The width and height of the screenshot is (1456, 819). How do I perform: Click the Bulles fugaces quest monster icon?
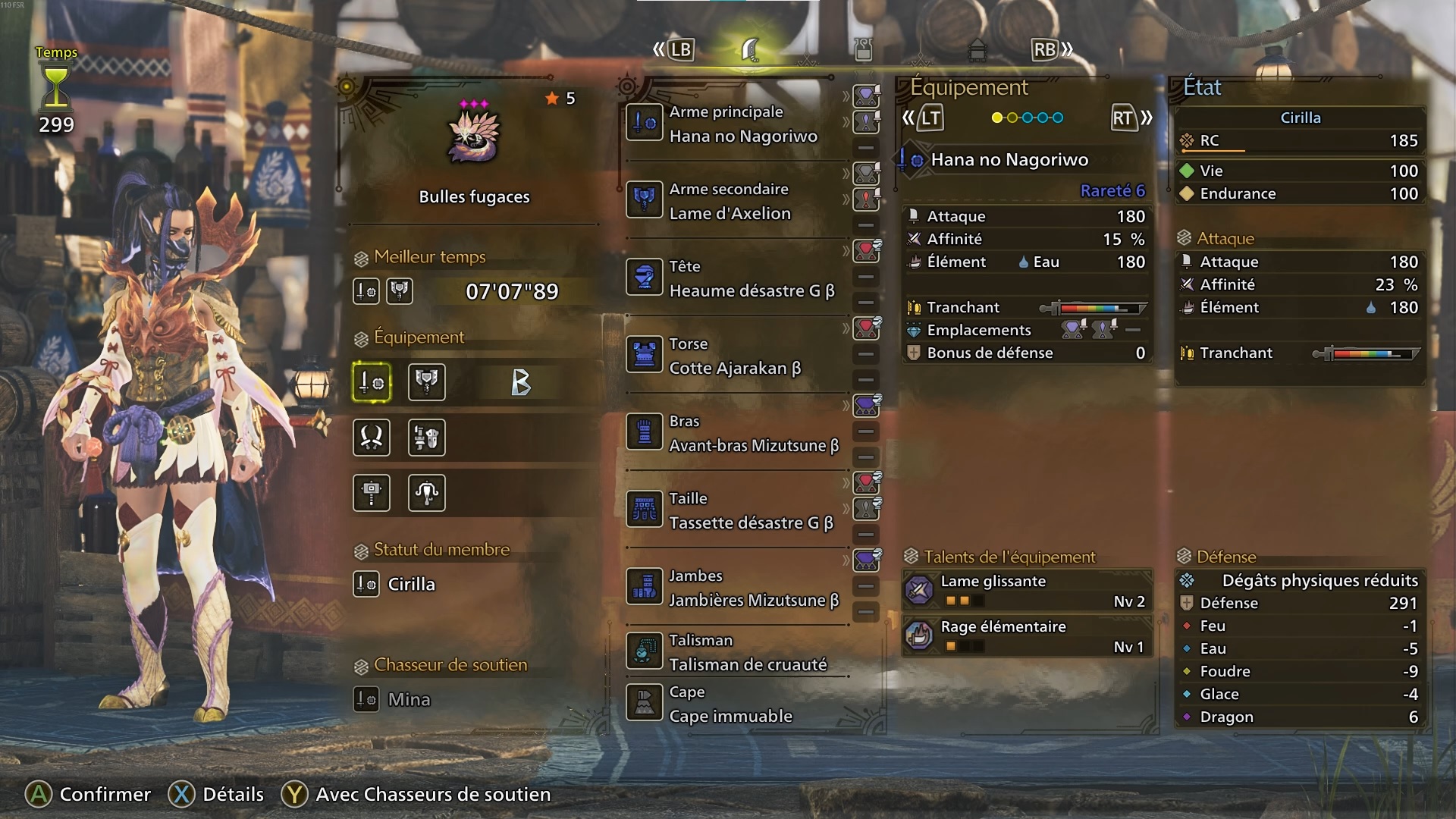coord(474,136)
